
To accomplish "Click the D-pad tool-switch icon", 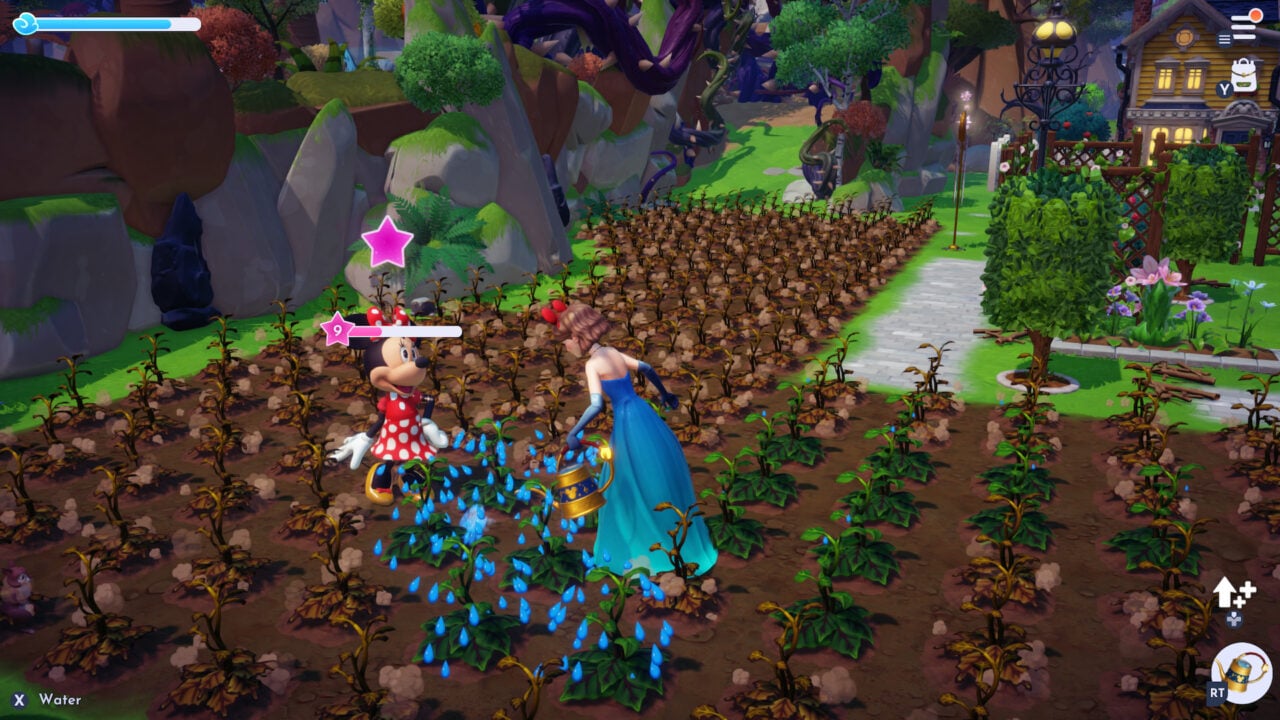I will (x=1234, y=619).
